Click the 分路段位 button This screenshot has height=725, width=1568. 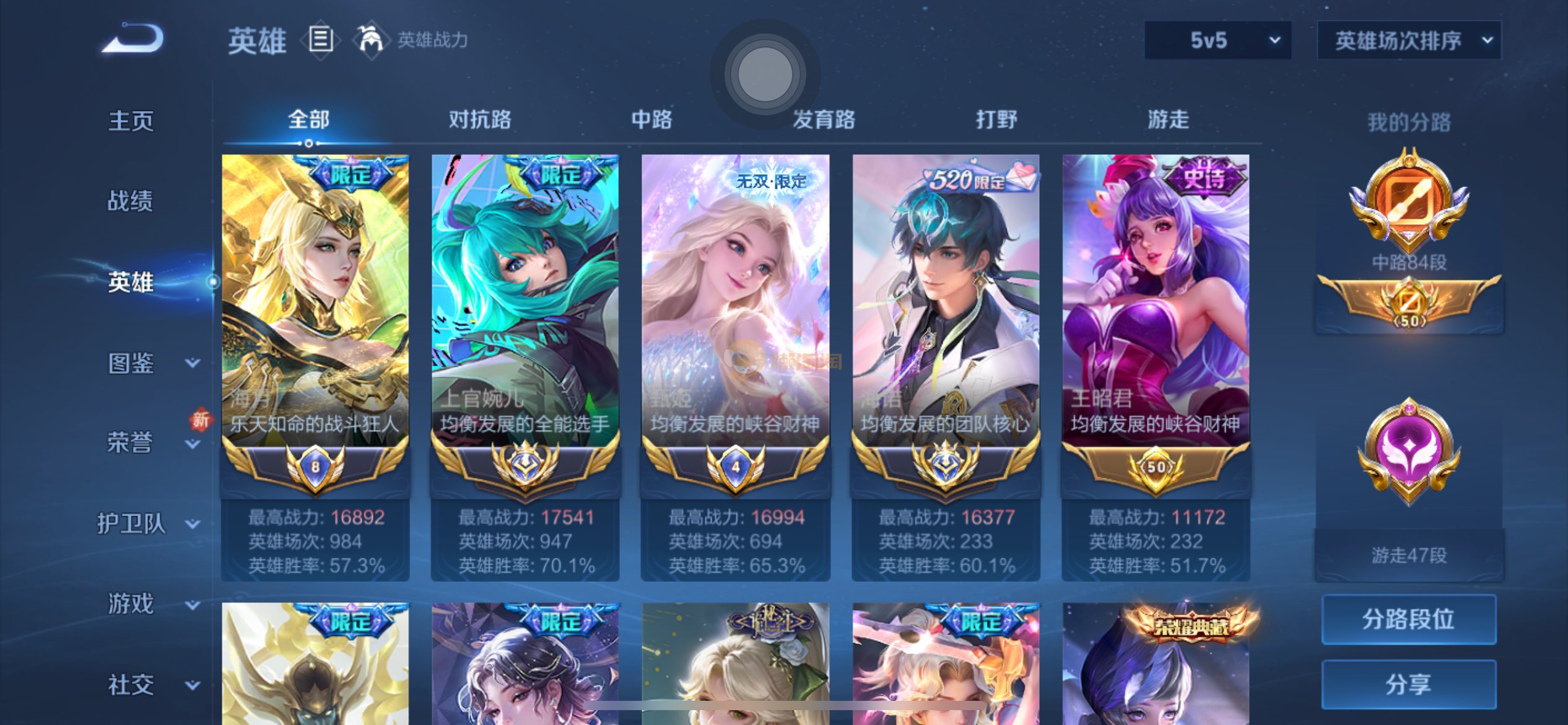pyautogui.click(x=1408, y=619)
